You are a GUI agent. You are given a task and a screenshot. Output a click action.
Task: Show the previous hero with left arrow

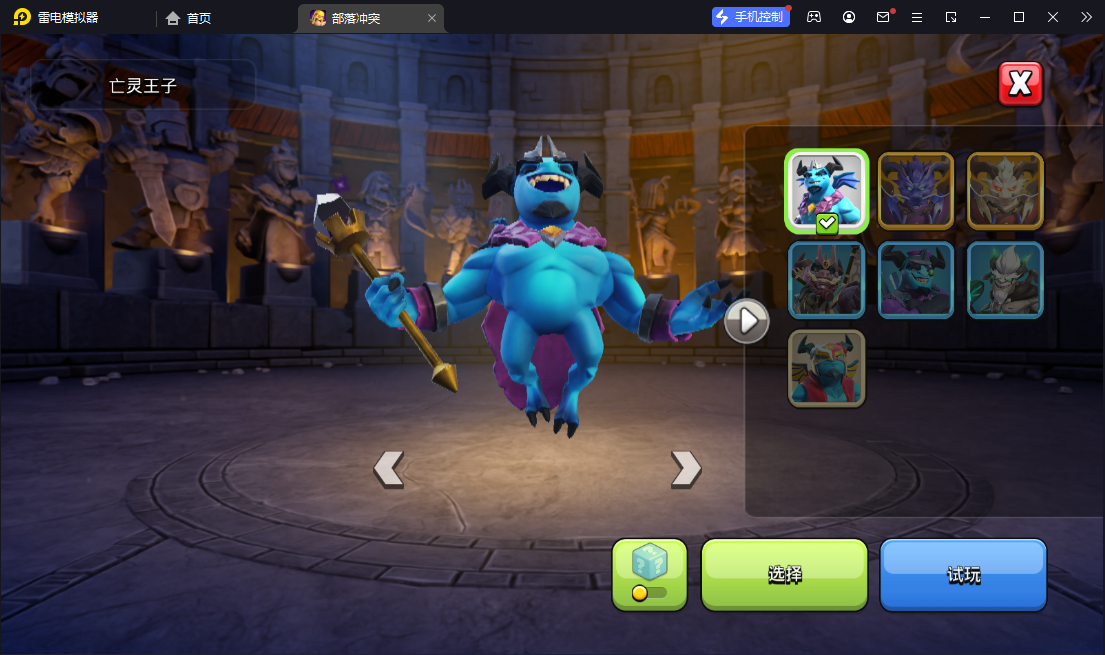pos(388,468)
